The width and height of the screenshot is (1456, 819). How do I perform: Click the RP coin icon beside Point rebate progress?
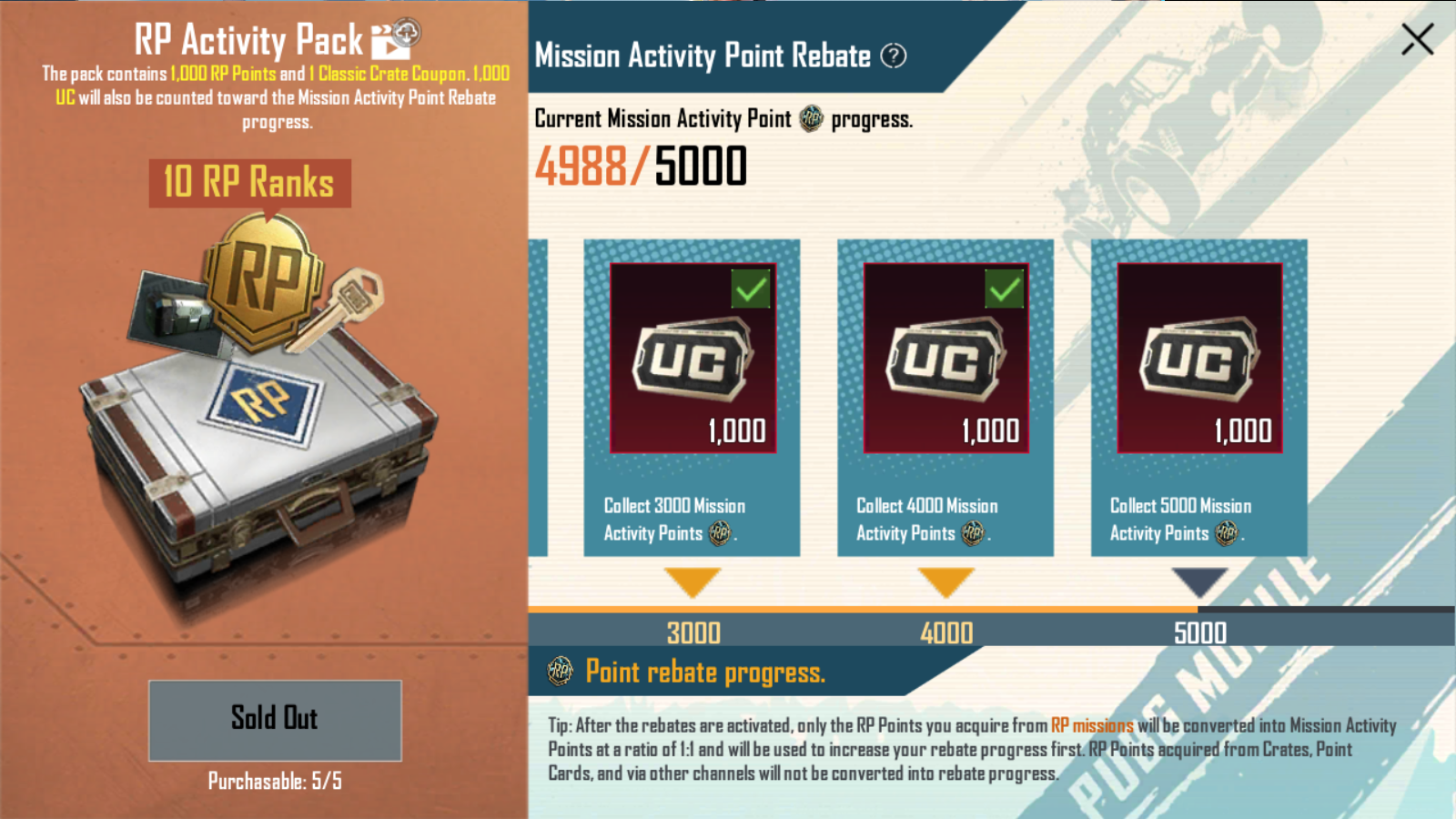561,672
